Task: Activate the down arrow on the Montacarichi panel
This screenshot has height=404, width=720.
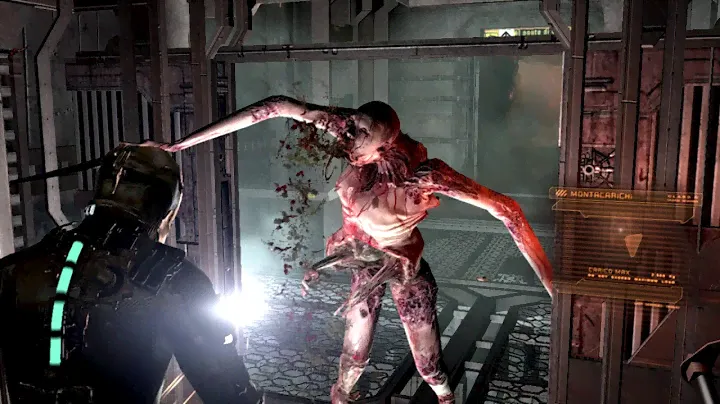Action: (x=632, y=243)
